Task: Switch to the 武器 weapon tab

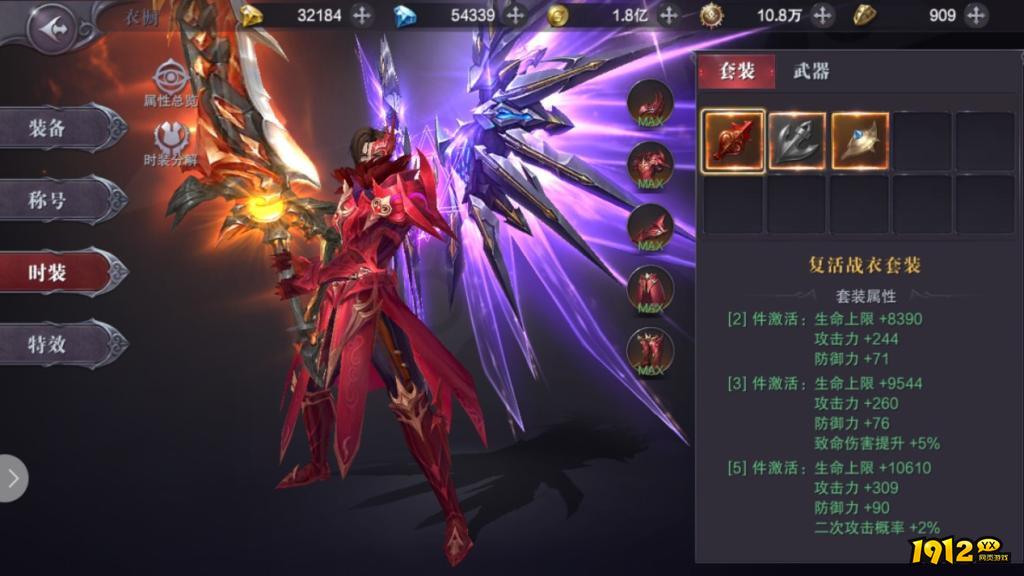Action: pyautogui.click(x=811, y=71)
